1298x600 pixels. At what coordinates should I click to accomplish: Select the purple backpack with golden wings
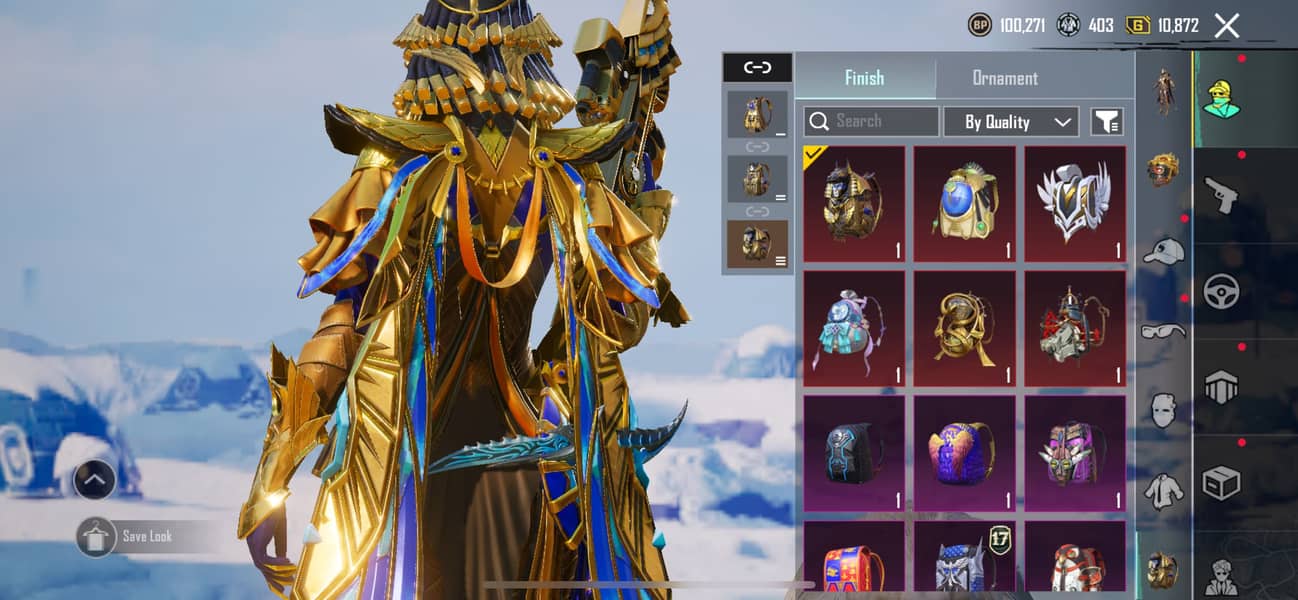pyautogui.click(x=964, y=452)
